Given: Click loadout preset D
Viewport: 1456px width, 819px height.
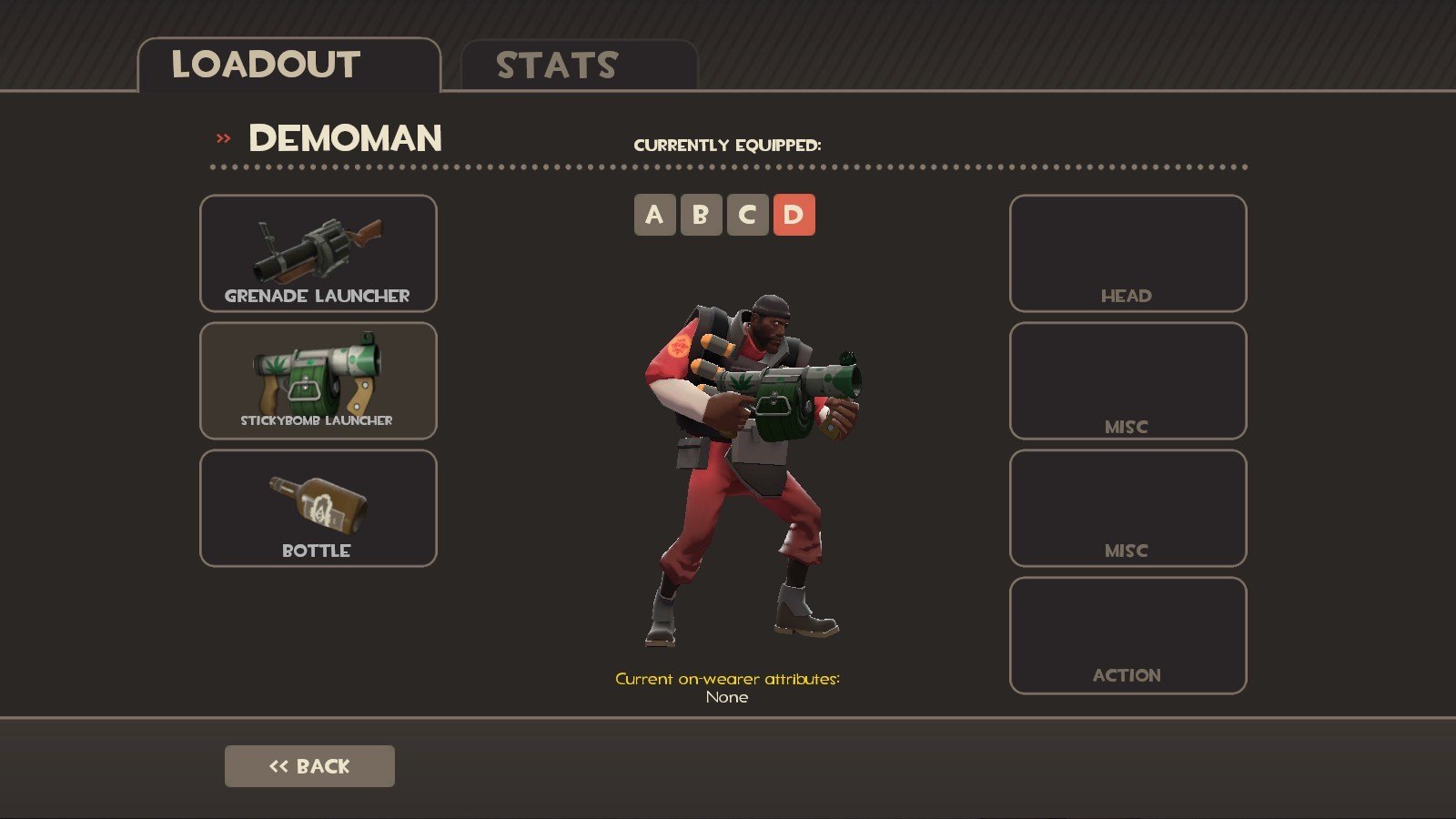Looking at the screenshot, I should (x=794, y=215).
